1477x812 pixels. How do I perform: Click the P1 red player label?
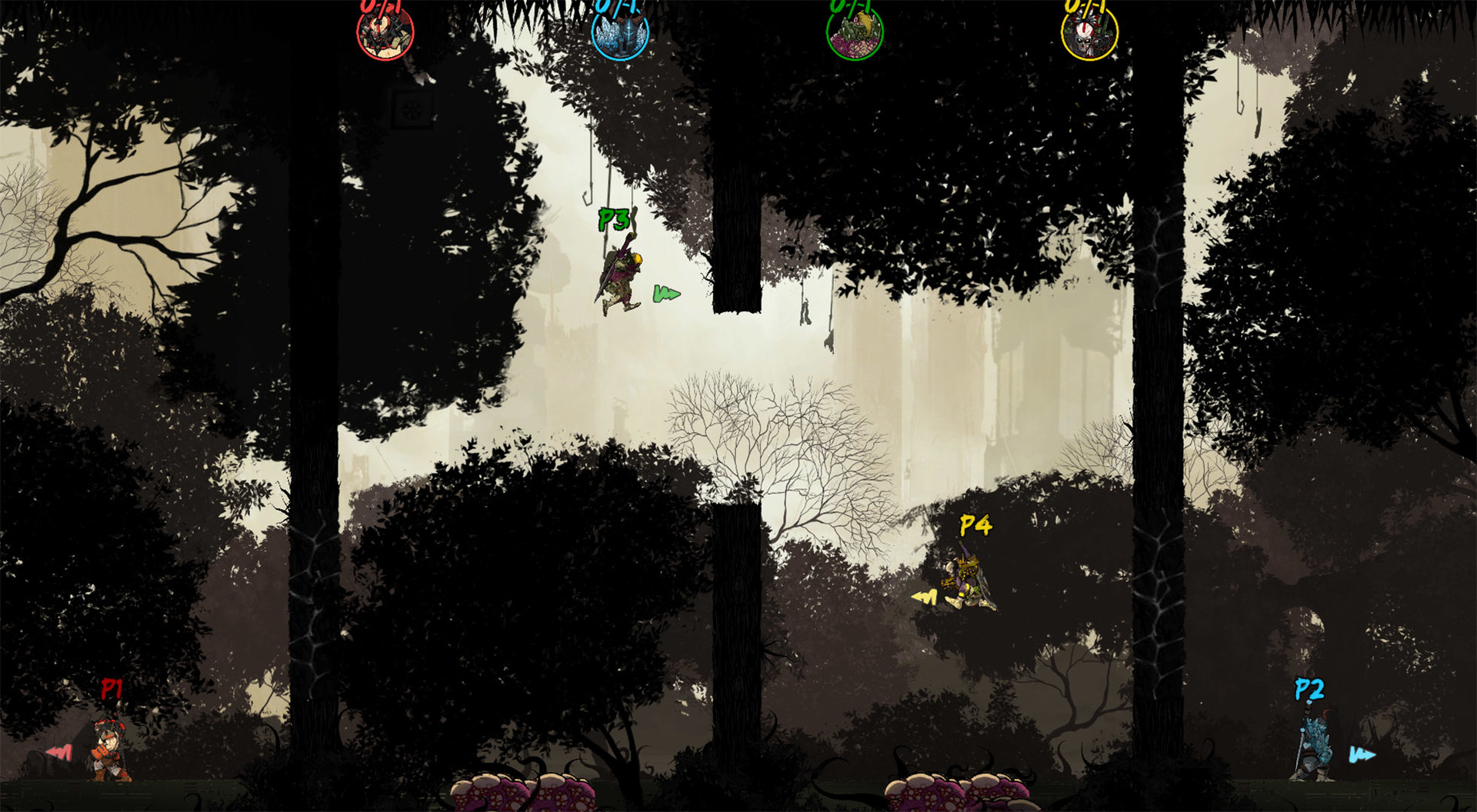point(112,687)
